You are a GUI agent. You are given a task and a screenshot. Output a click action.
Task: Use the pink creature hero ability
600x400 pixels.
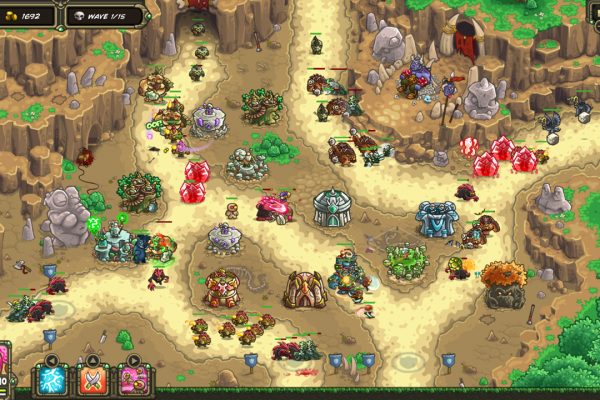133,379
